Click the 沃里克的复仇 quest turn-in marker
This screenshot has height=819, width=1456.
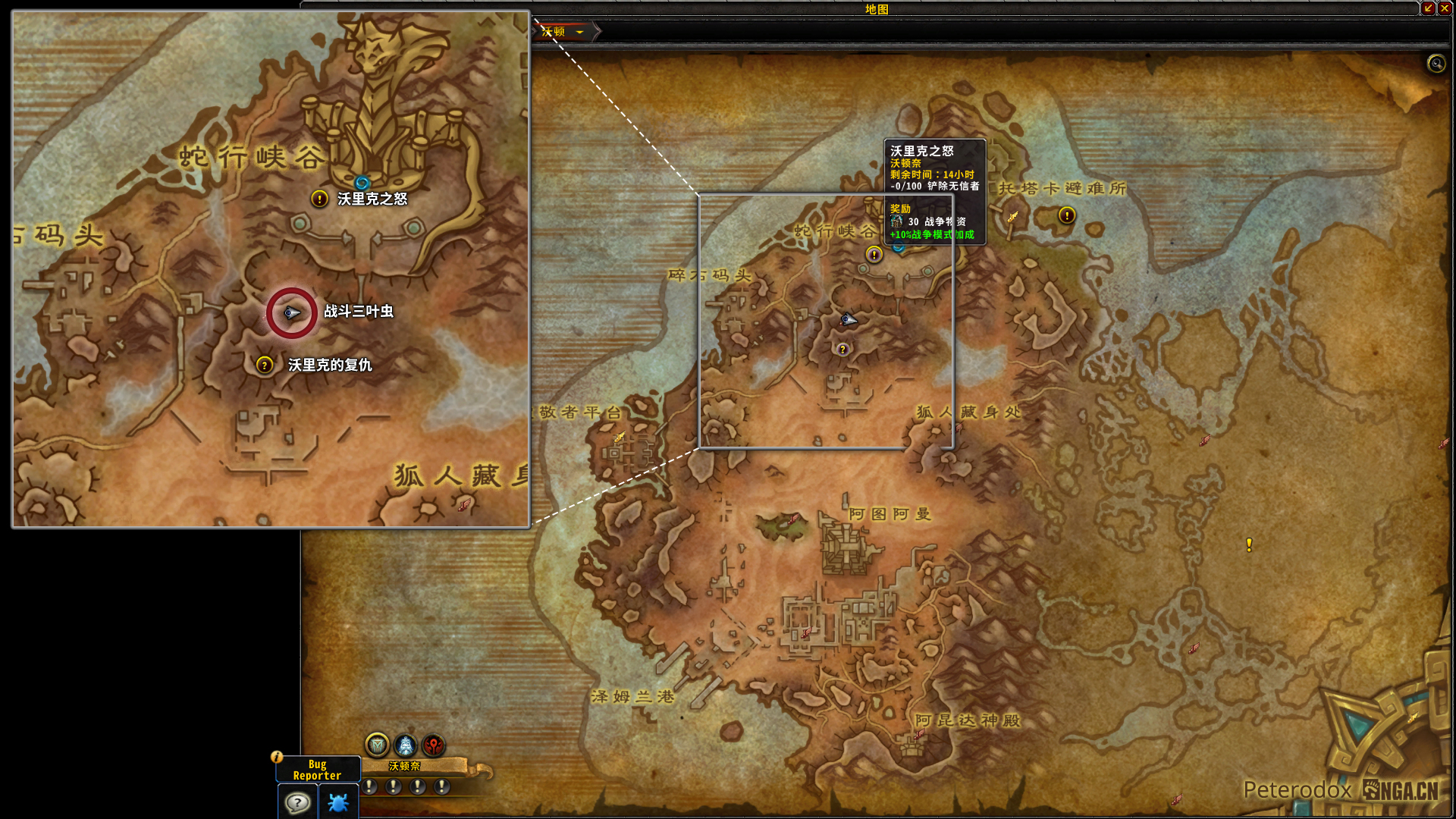[x=842, y=350]
